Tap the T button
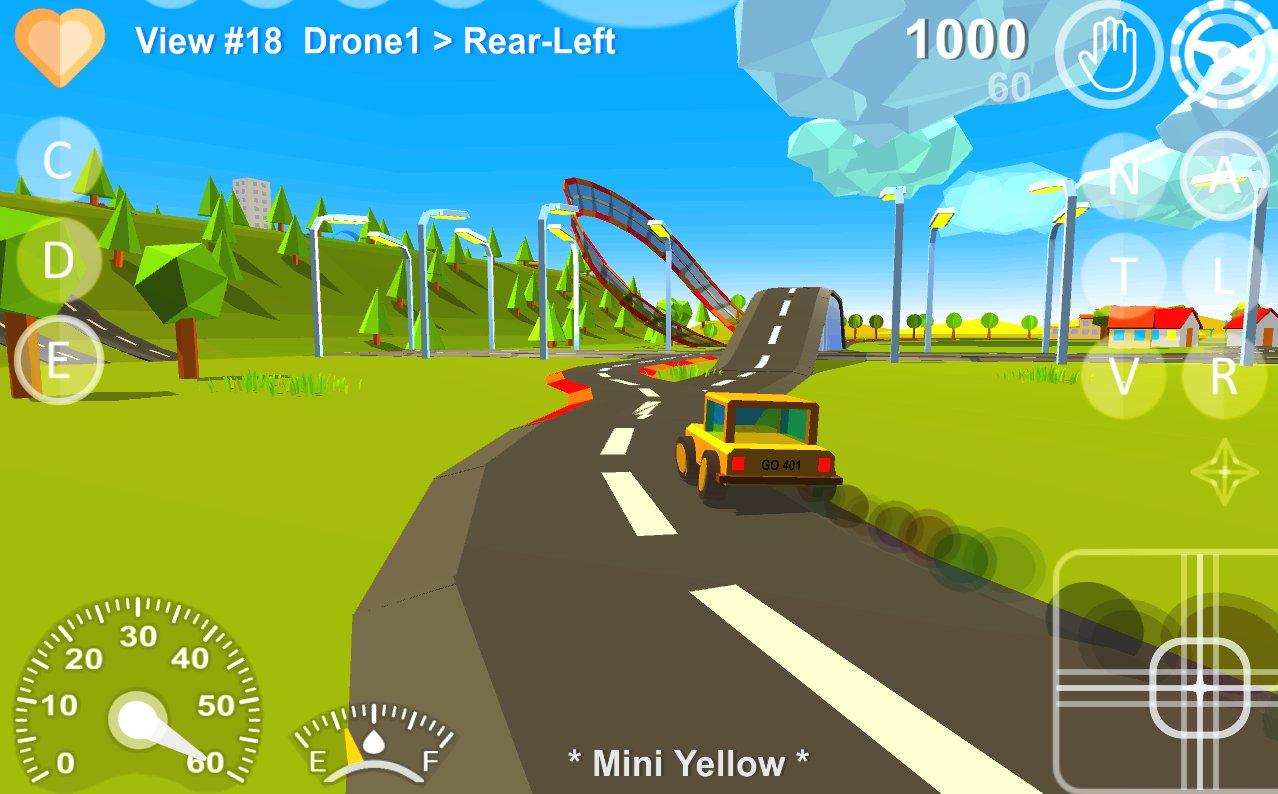Viewport: 1278px width, 794px height. (1124, 275)
